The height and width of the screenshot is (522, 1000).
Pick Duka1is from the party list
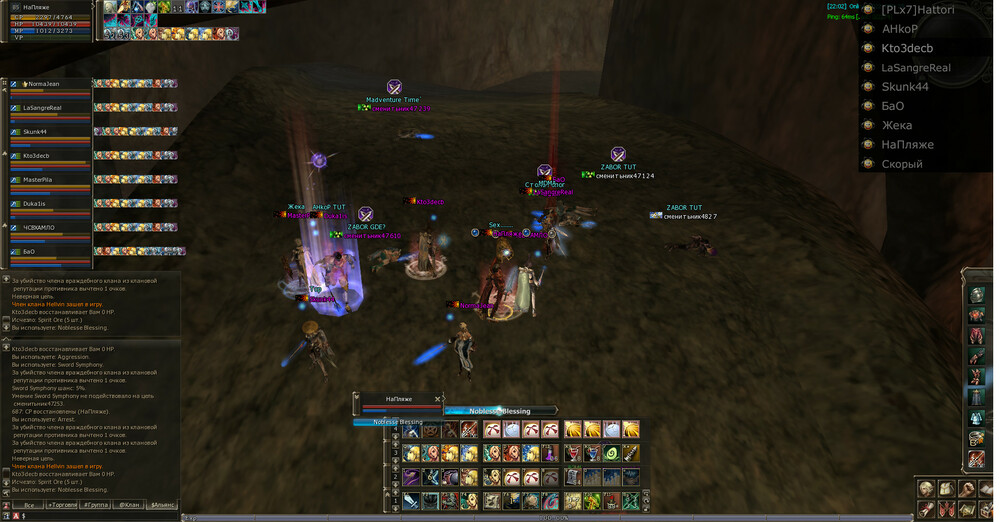[35, 204]
